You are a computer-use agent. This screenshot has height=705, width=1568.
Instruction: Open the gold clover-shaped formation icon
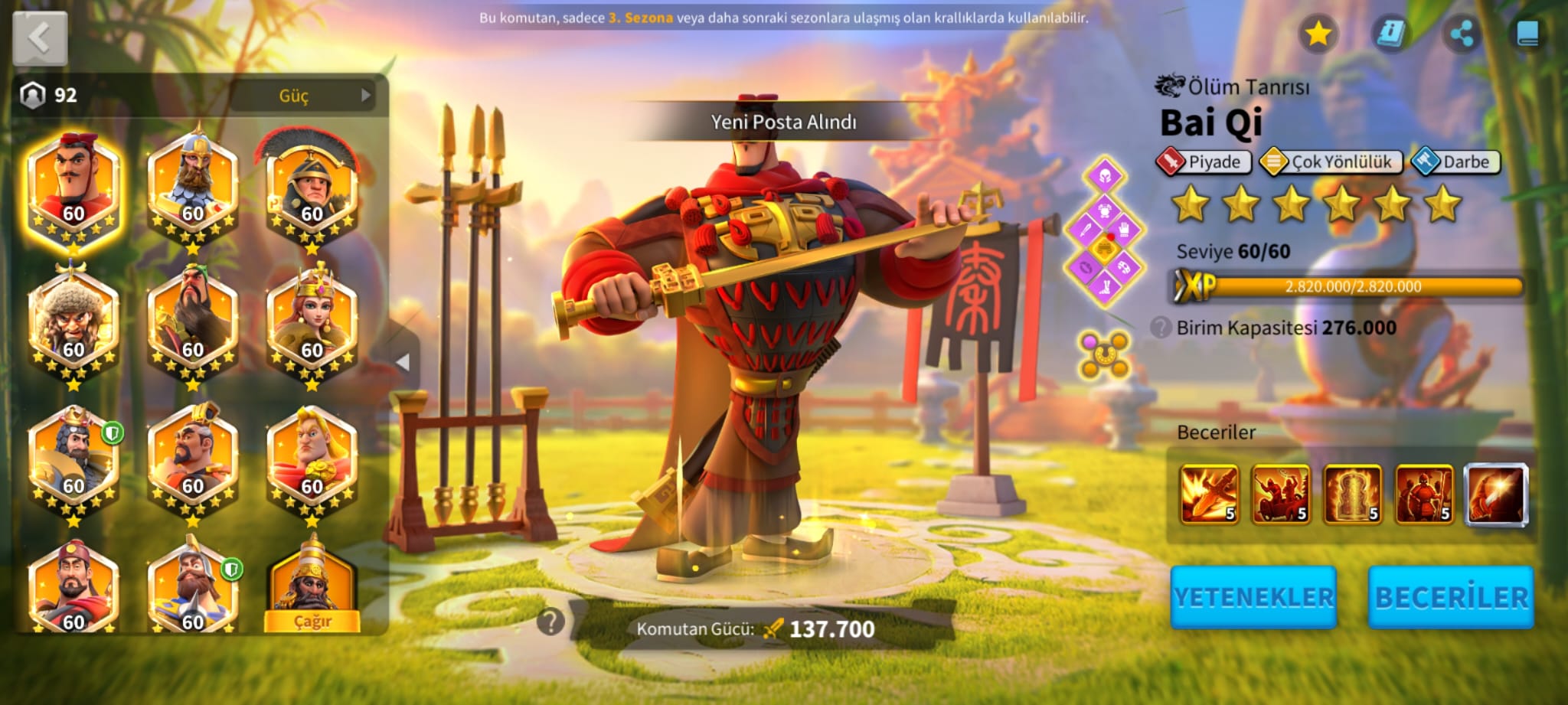pyautogui.click(x=1103, y=354)
